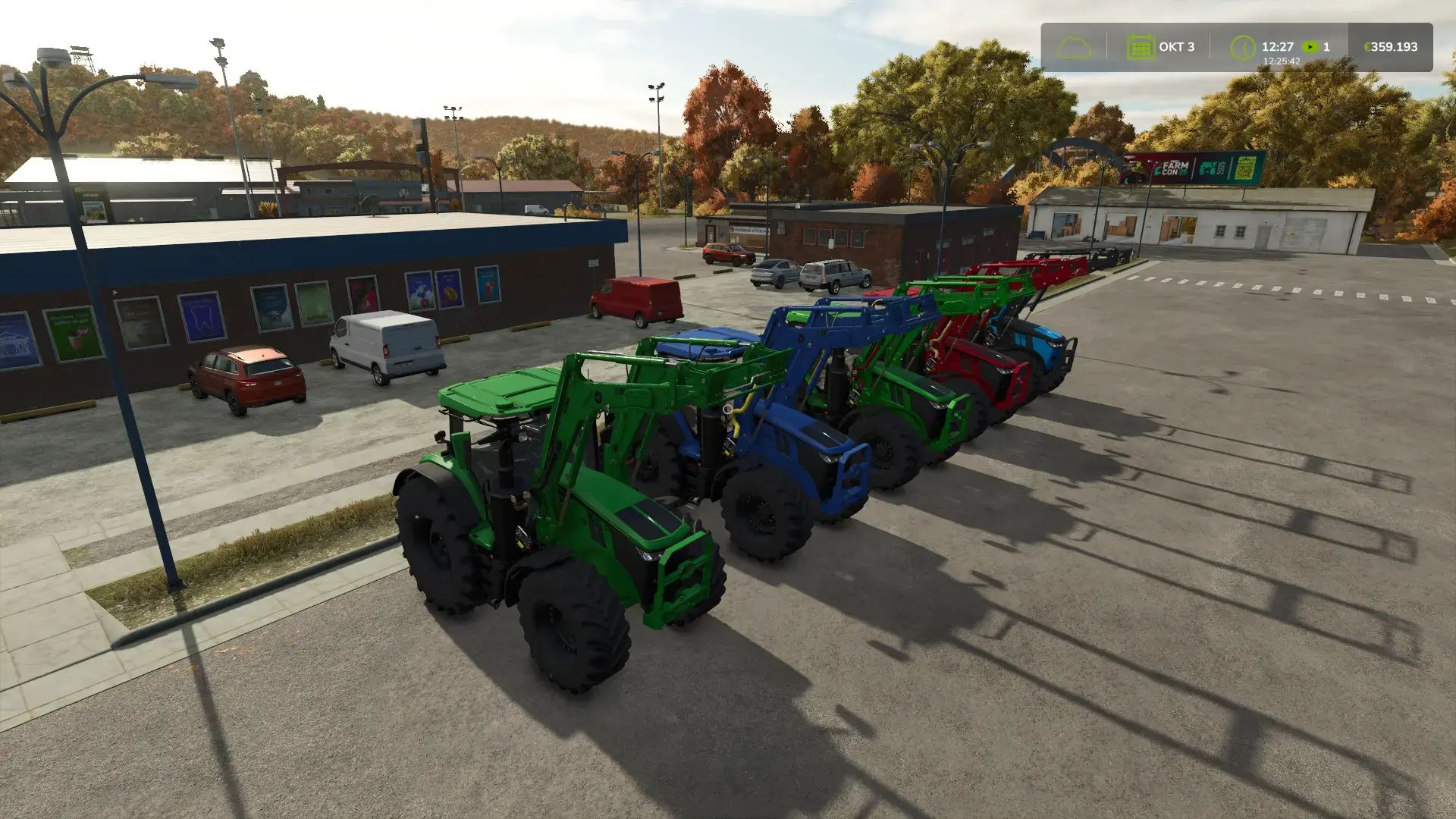This screenshot has height=819, width=1456.
Task: Open the calendar icon beside OKT 3
Action: coord(1141,46)
